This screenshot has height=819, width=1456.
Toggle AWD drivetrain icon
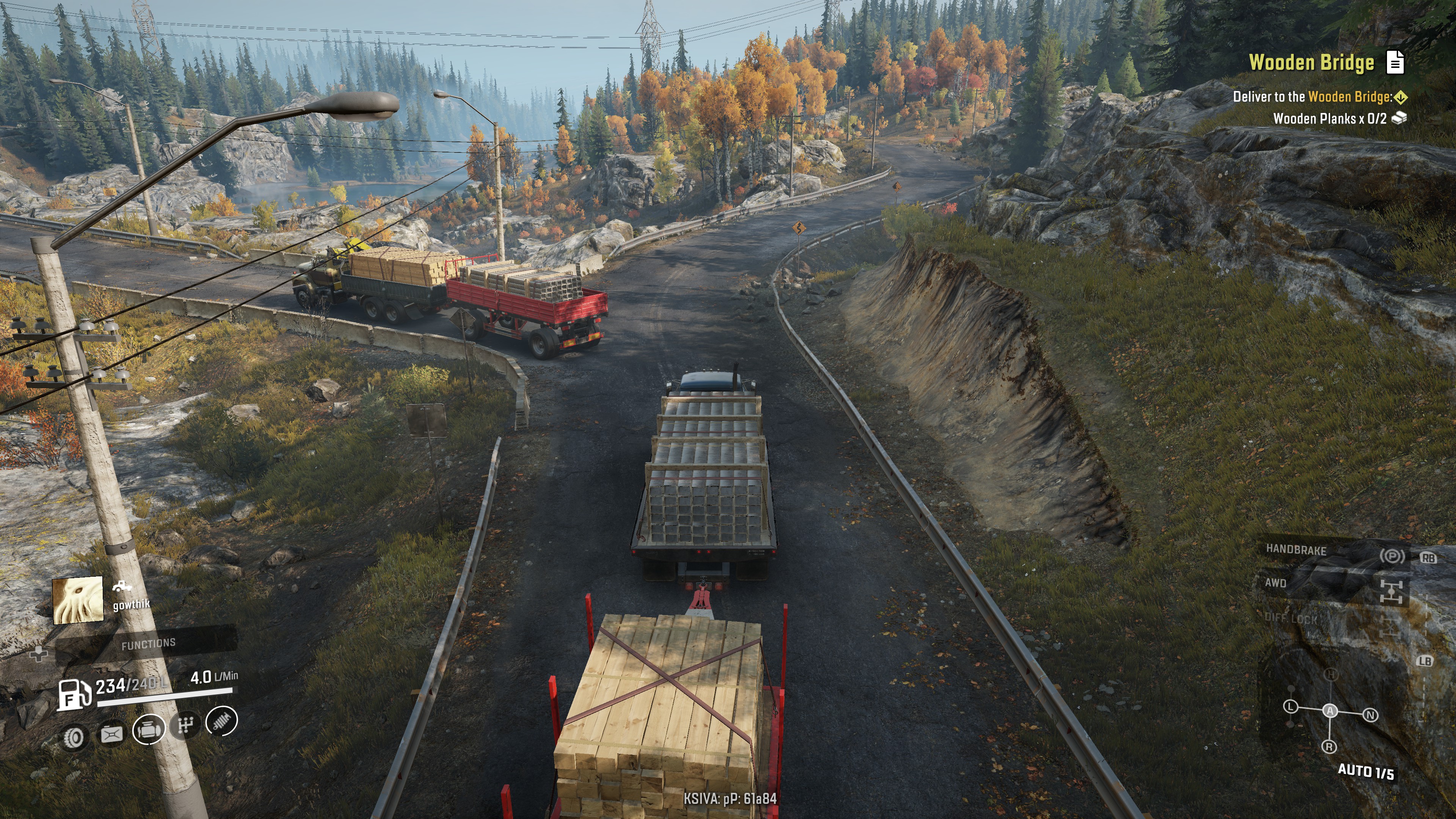click(x=1391, y=591)
